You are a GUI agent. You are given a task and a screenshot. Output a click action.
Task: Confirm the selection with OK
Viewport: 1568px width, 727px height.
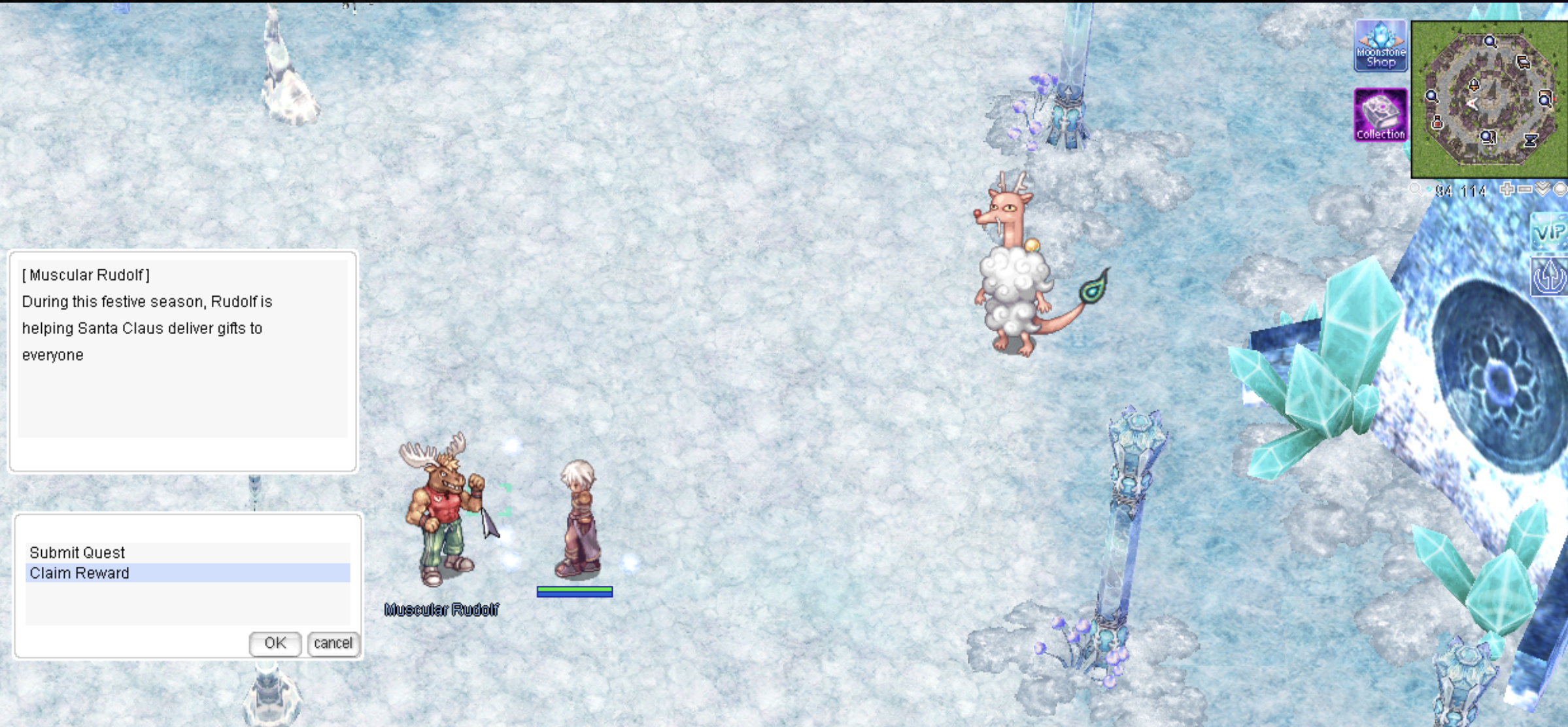pos(275,643)
